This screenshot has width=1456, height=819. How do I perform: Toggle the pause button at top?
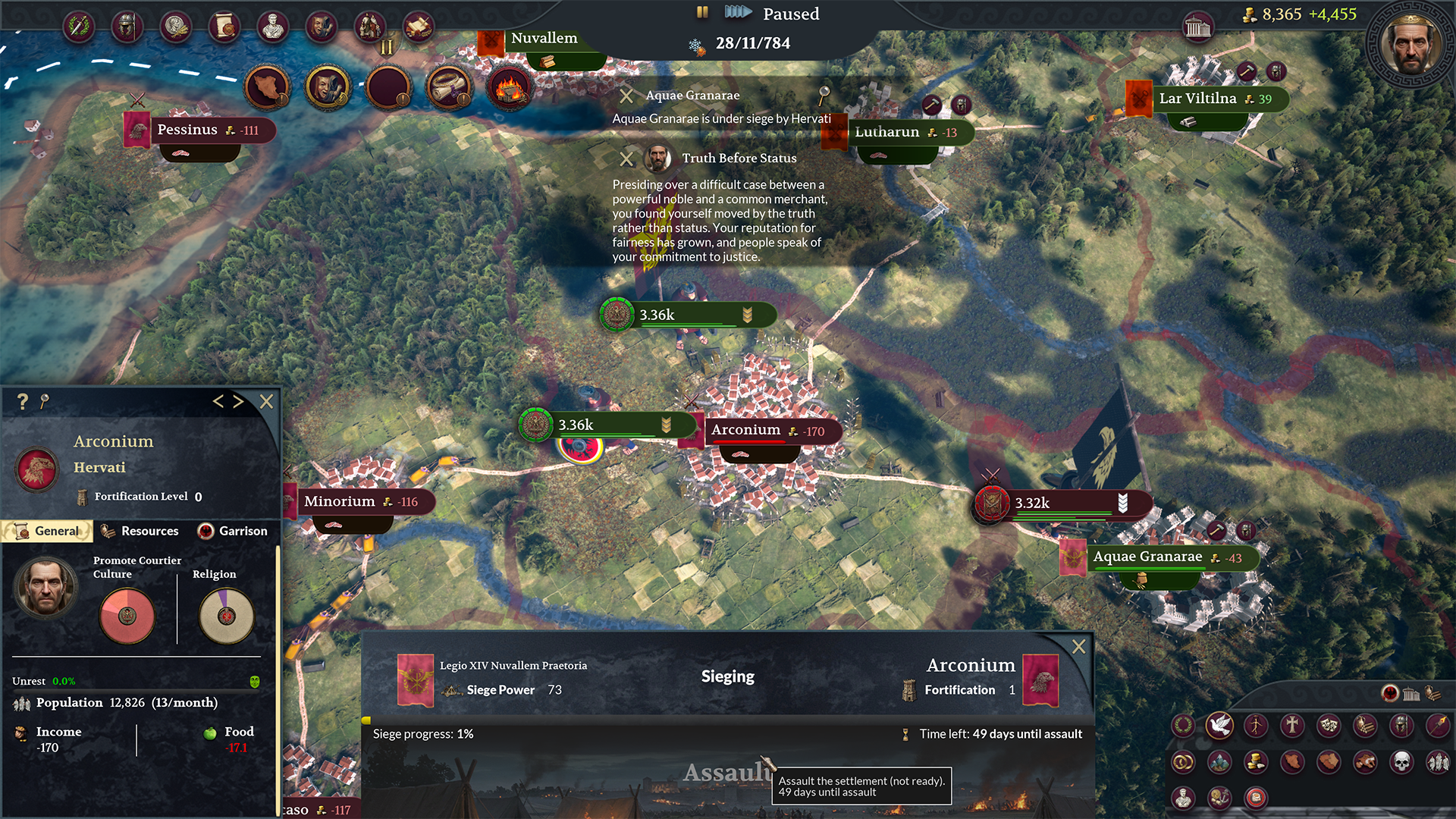pyautogui.click(x=702, y=13)
